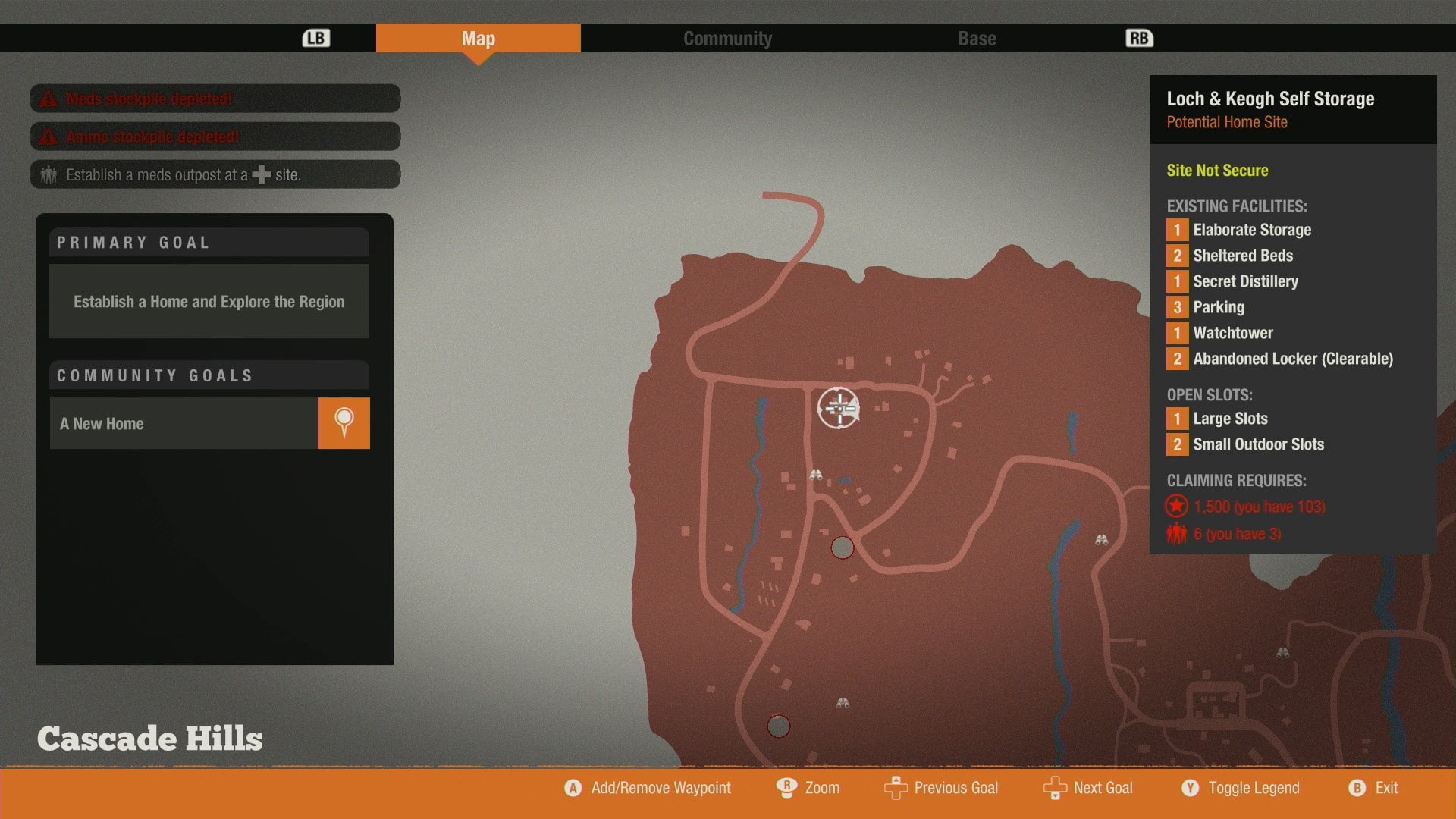
Task: Open the primary goal Establish a Home entry
Action: (209, 301)
